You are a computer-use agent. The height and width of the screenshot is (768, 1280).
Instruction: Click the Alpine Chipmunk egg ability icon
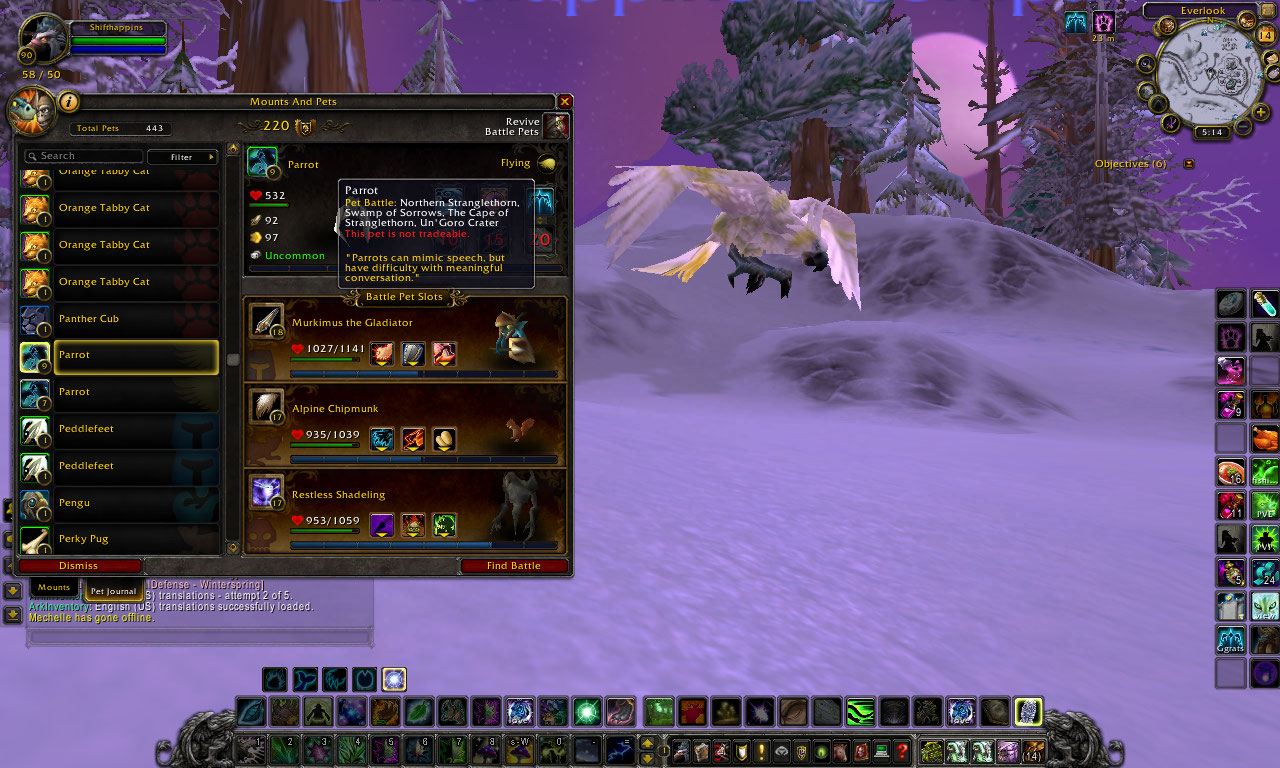(444, 438)
